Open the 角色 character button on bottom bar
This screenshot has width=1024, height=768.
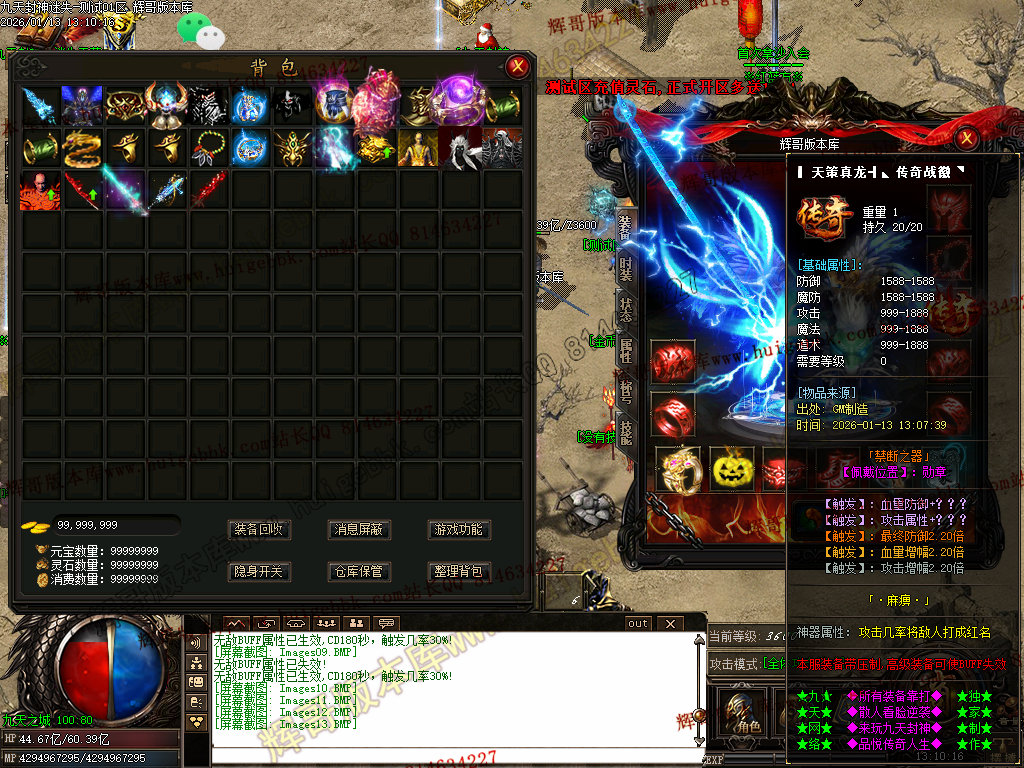tap(741, 711)
